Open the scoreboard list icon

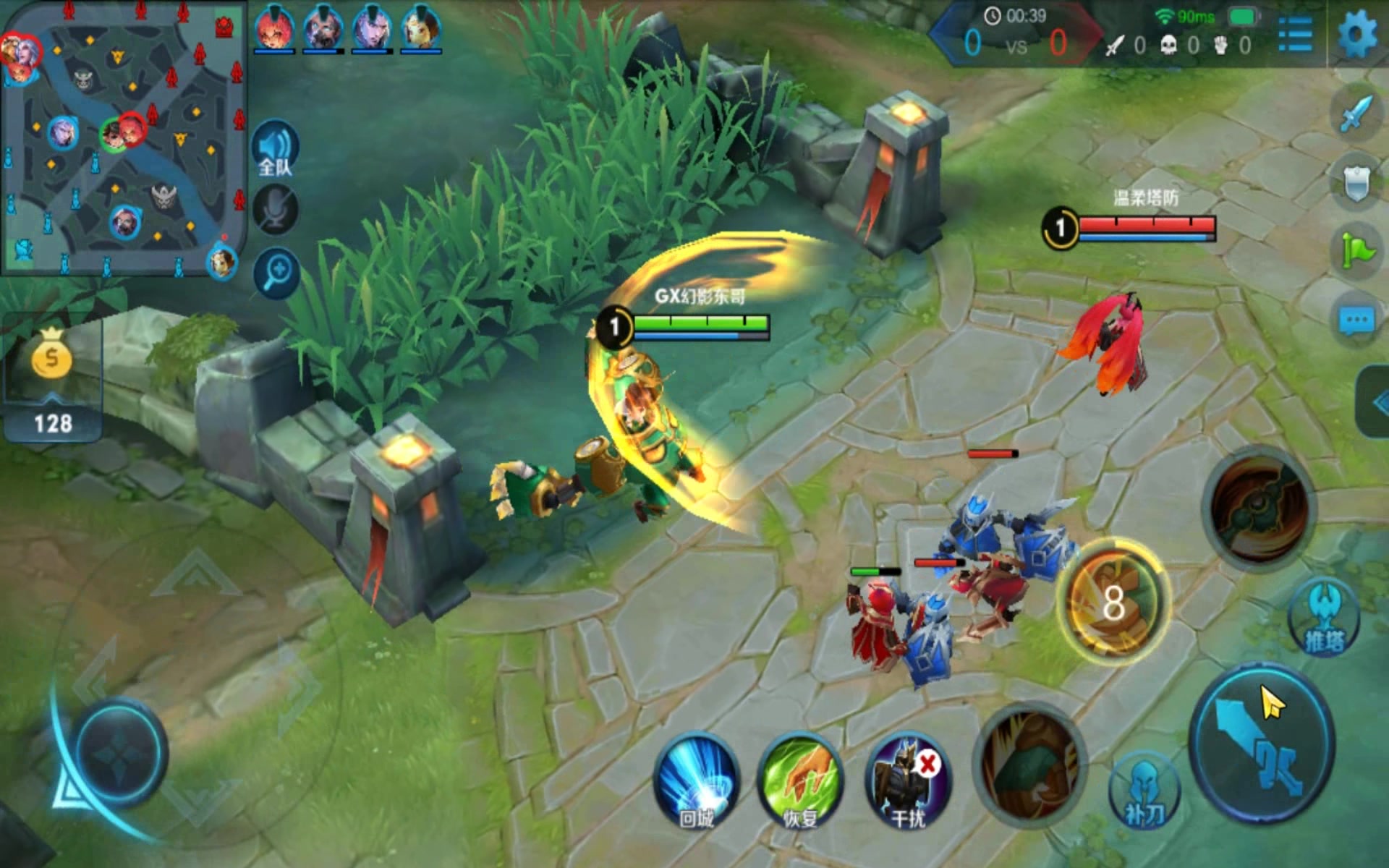[1295, 34]
